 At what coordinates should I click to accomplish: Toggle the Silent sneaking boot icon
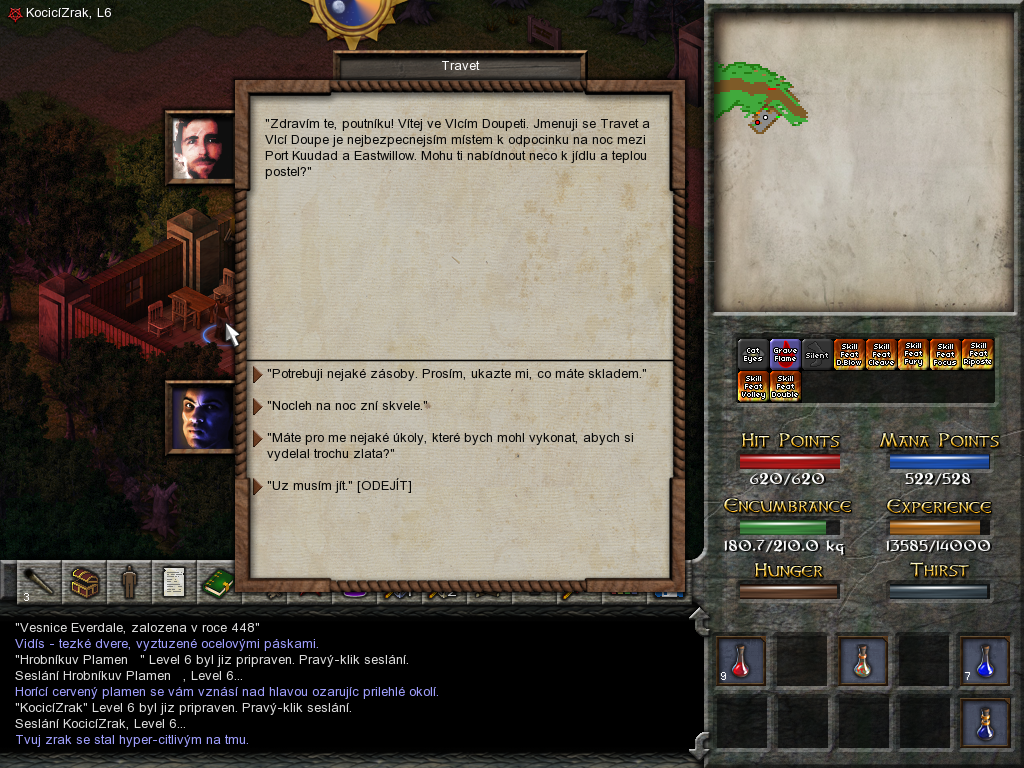(x=817, y=354)
